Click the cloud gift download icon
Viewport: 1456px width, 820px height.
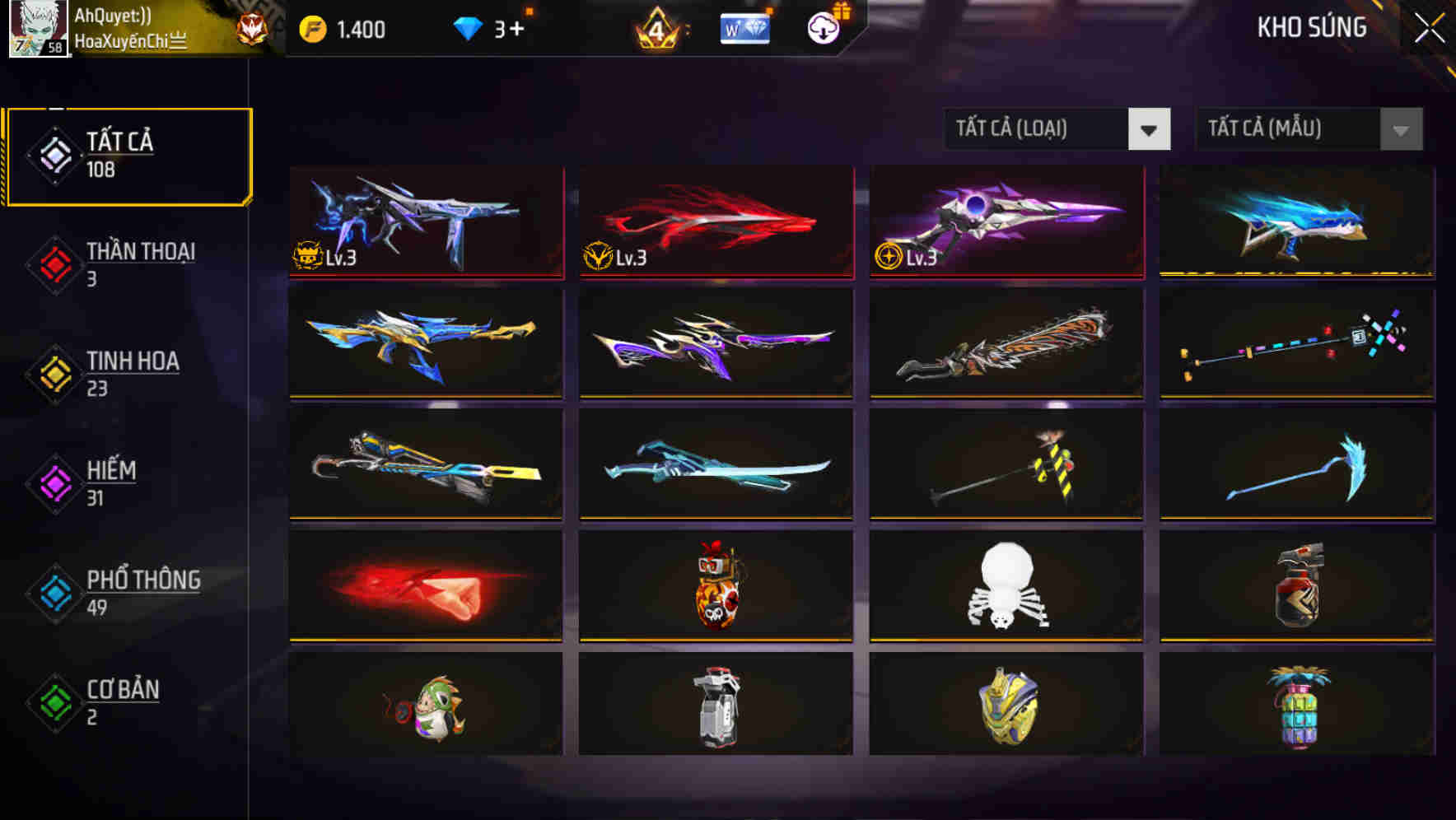(824, 27)
